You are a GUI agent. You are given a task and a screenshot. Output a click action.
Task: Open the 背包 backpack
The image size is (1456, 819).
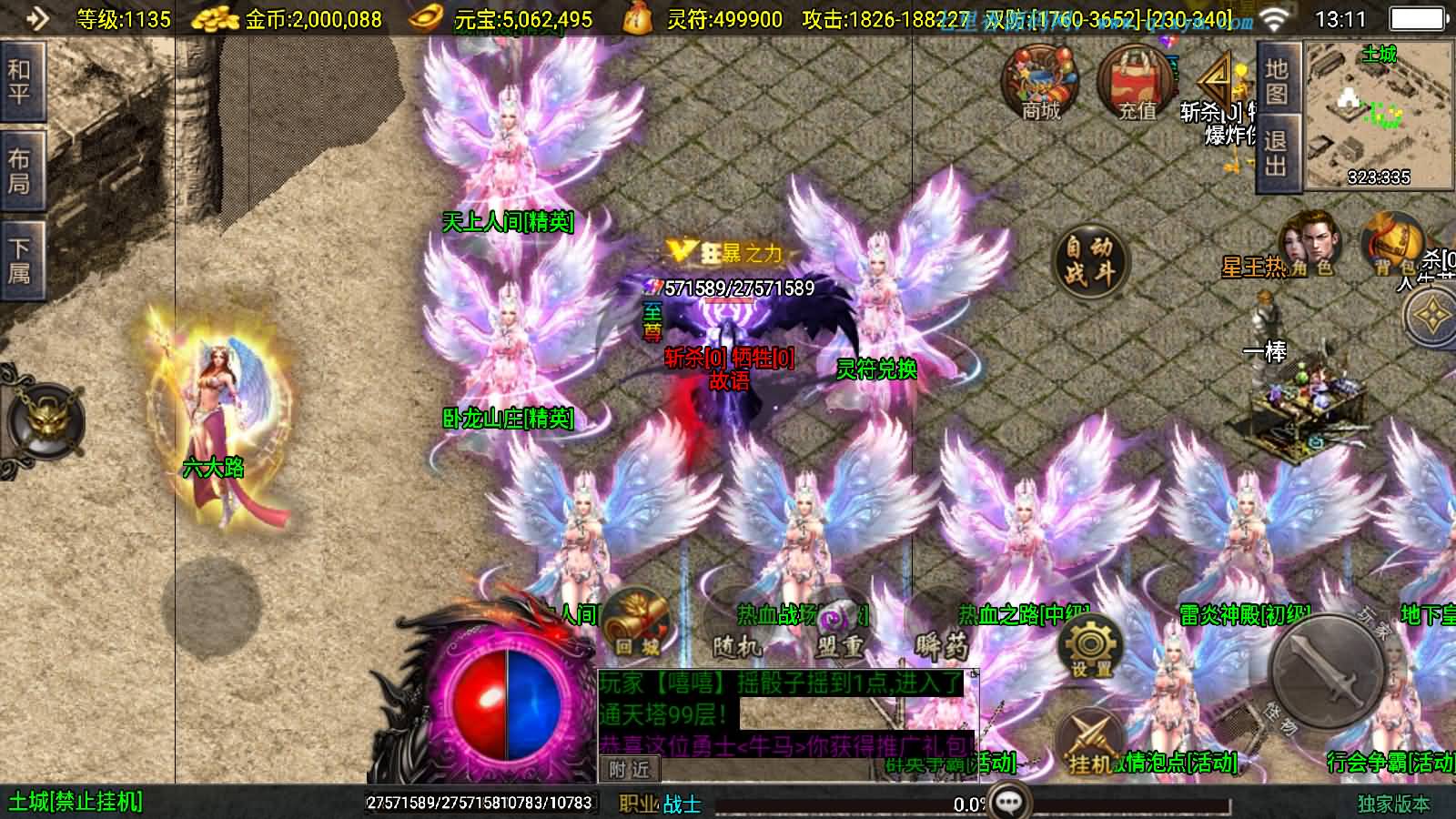click(x=1392, y=244)
